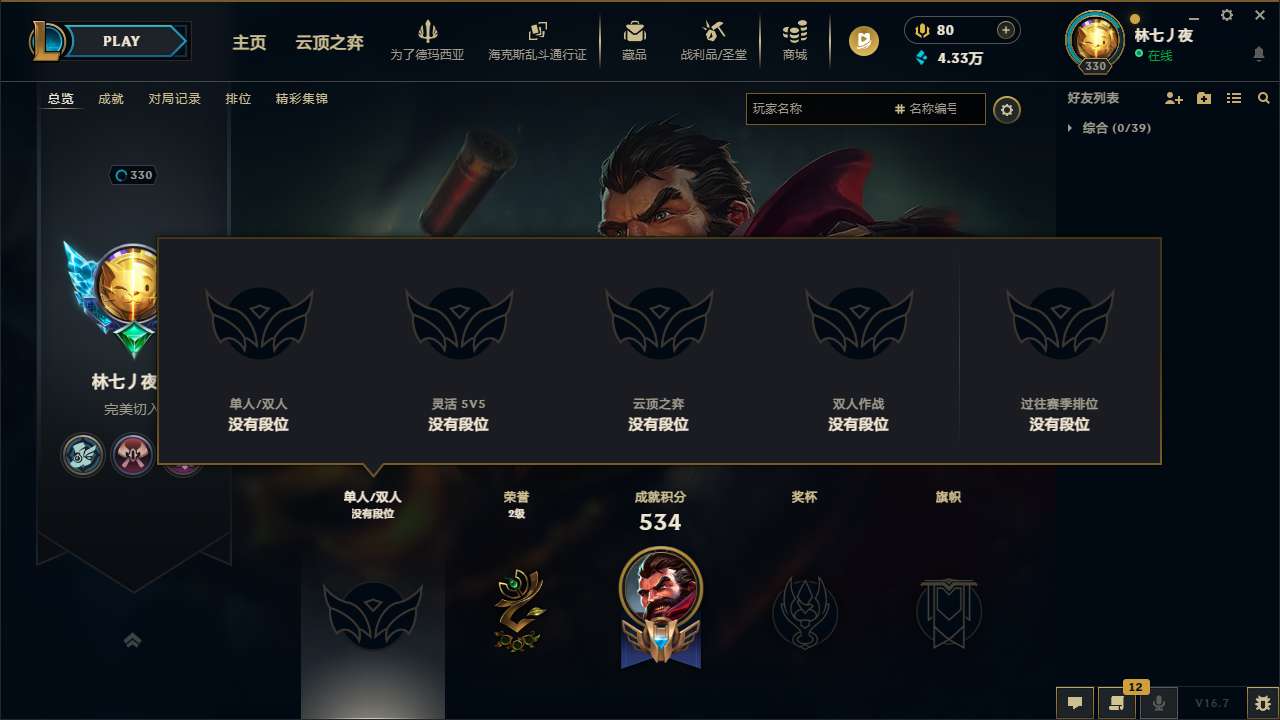Open the 云顶之弈 menu item

click(x=328, y=44)
